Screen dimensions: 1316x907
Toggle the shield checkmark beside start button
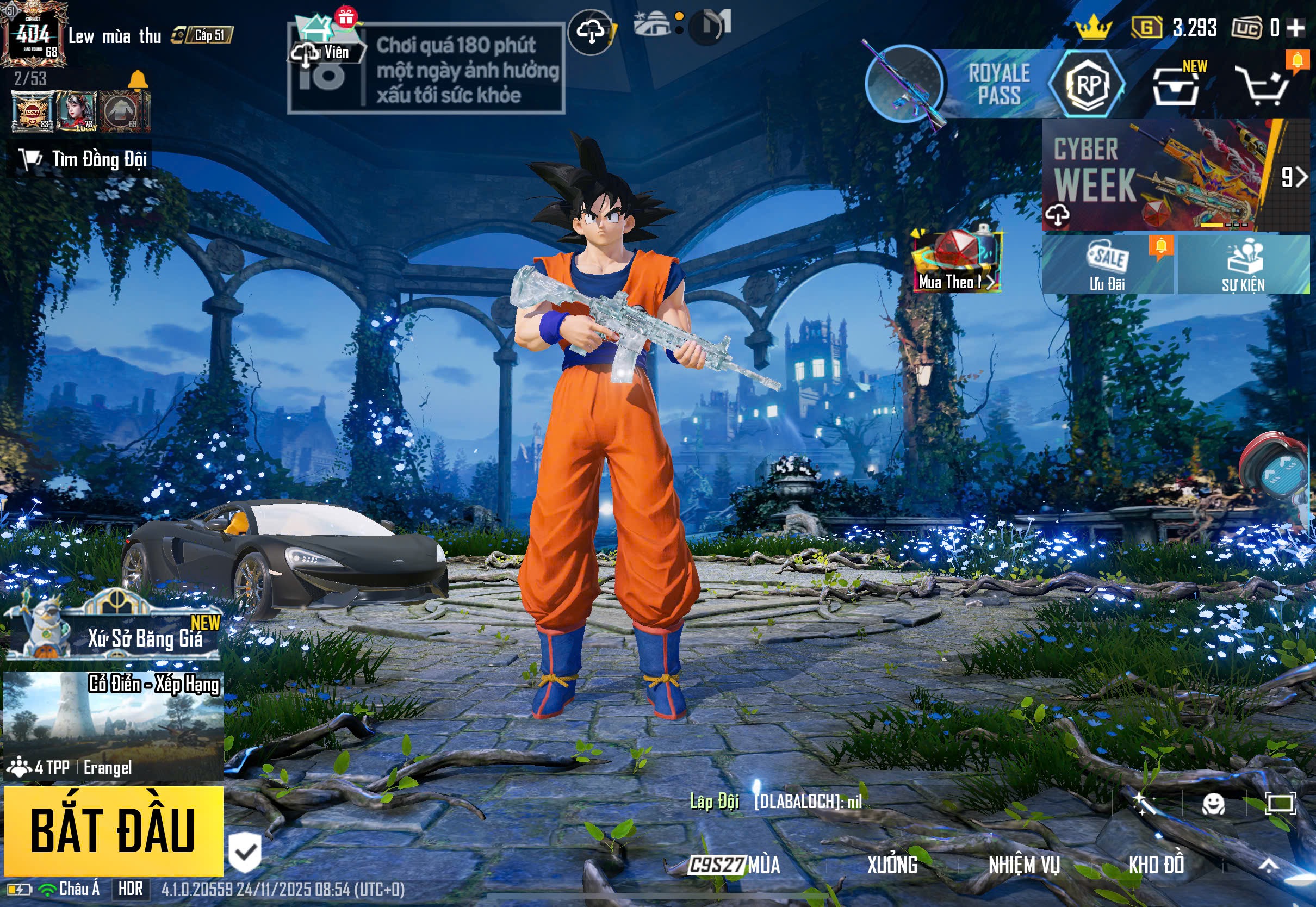coord(245,852)
